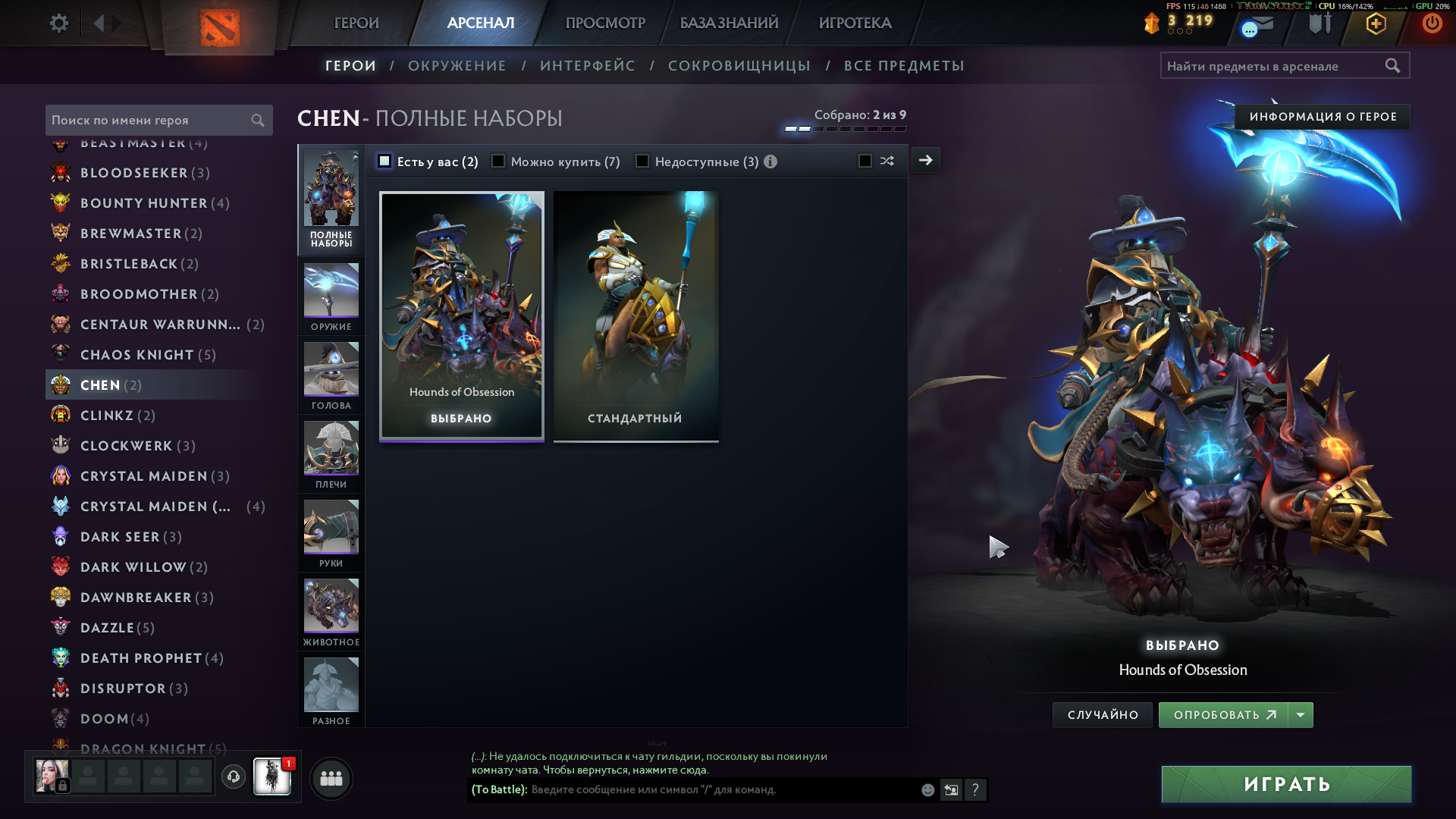Switch to the ГЕРОИ top tab

click(x=356, y=23)
